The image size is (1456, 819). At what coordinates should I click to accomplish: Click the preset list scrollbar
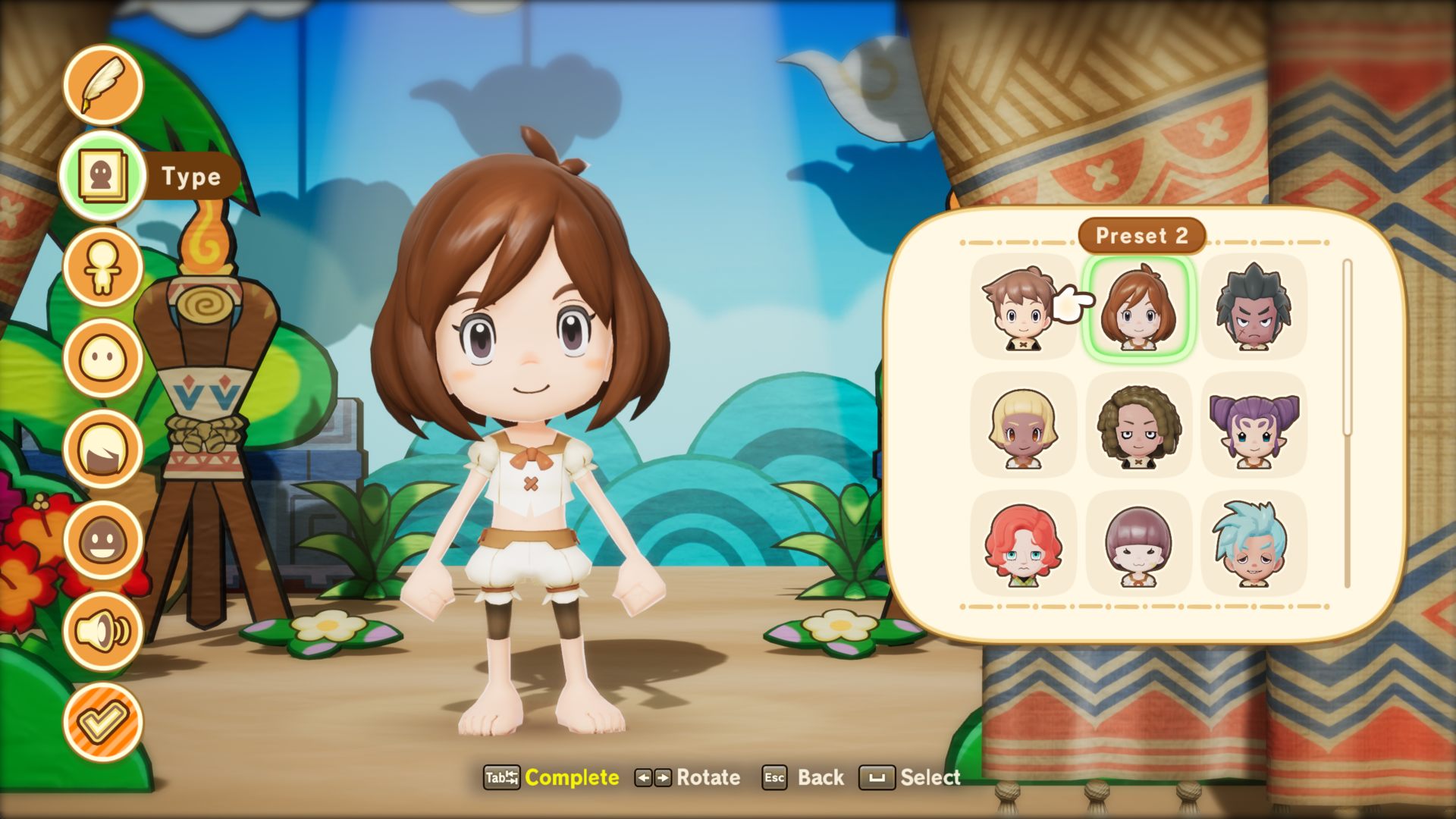click(x=1348, y=349)
